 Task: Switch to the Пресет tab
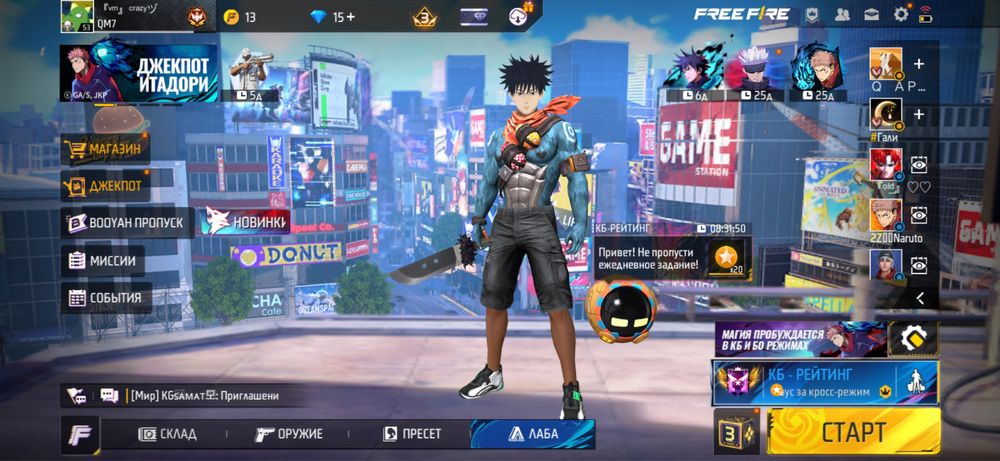pyautogui.click(x=412, y=434)
